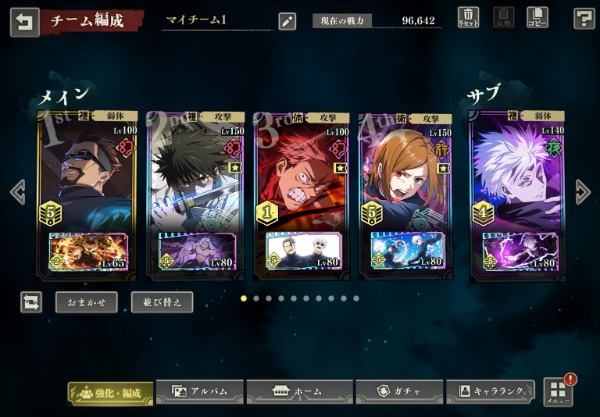Activate the 並び替え reorder button
Image resolution: width=600 pixels, height=417 pixels.
pyautogui.click(x=162, y=301)
